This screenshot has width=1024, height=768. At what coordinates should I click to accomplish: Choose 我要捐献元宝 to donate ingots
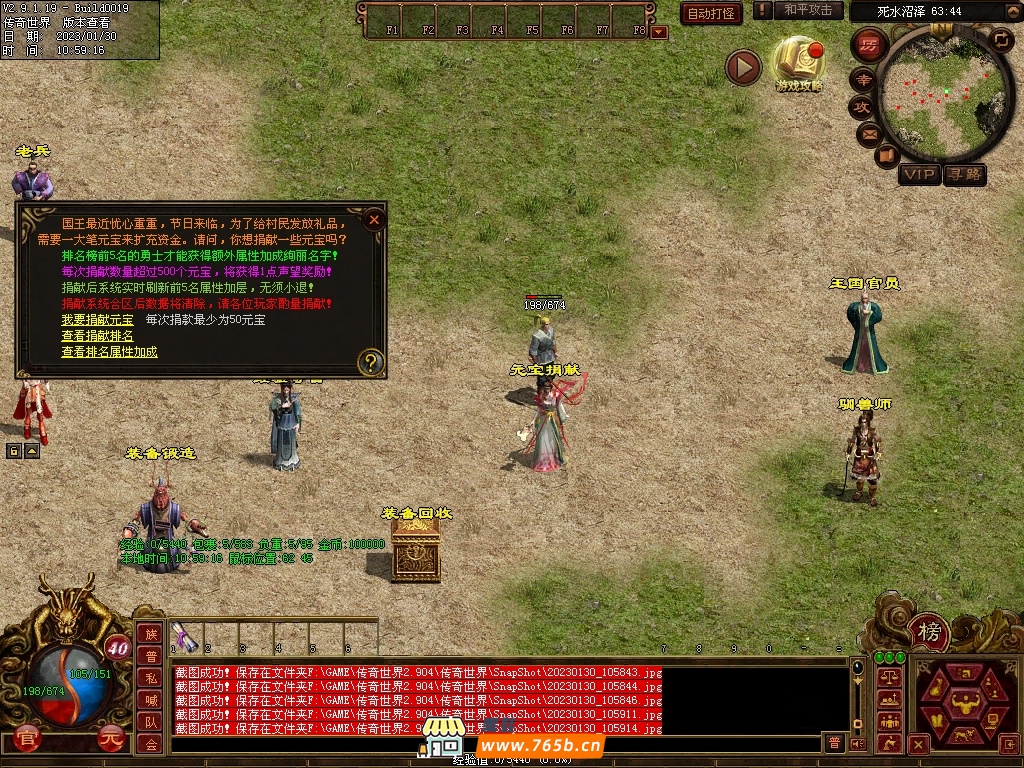click(97, 320)
